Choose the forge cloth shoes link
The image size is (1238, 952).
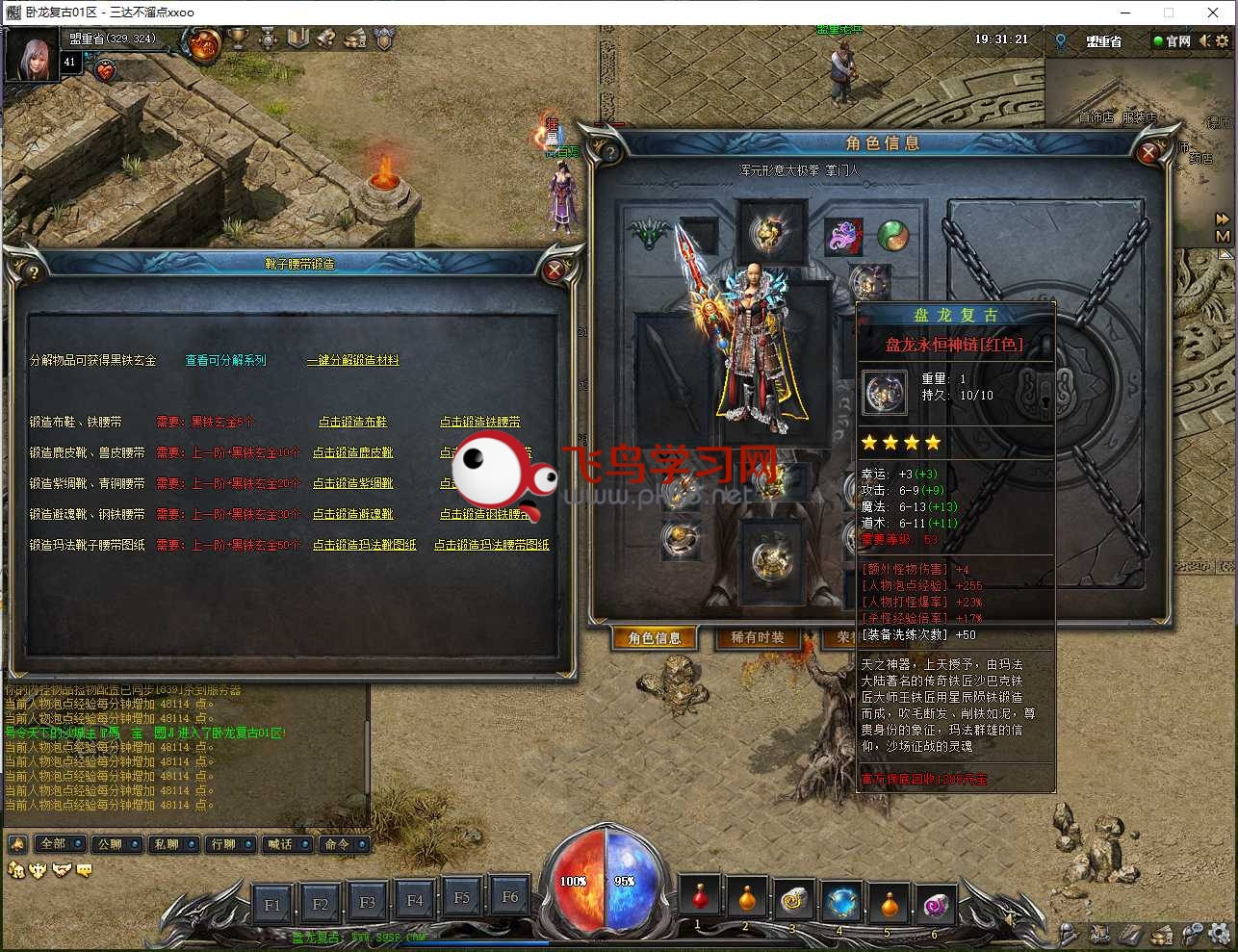coord(352,422)
